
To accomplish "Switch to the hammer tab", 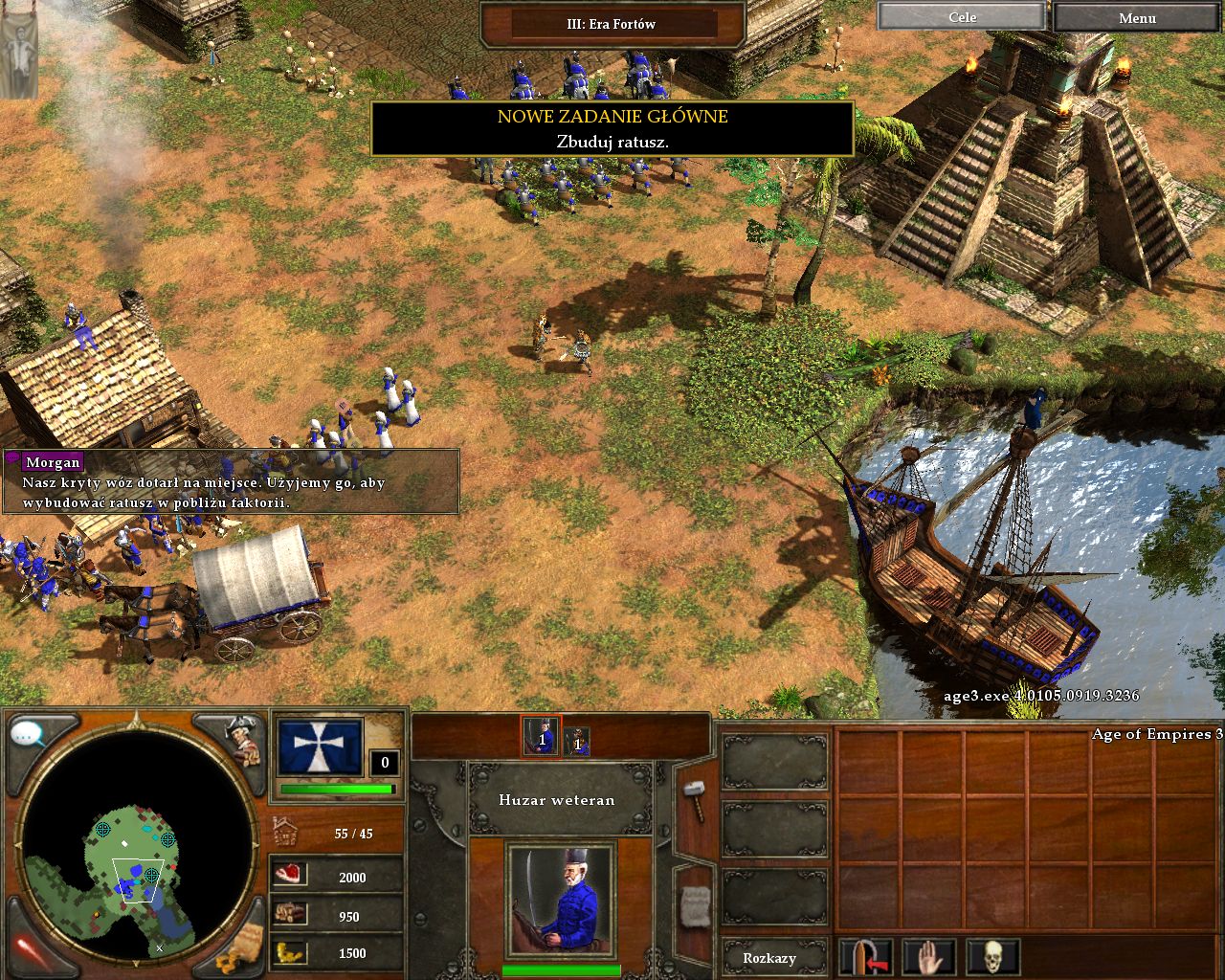I will click(693, 800).
